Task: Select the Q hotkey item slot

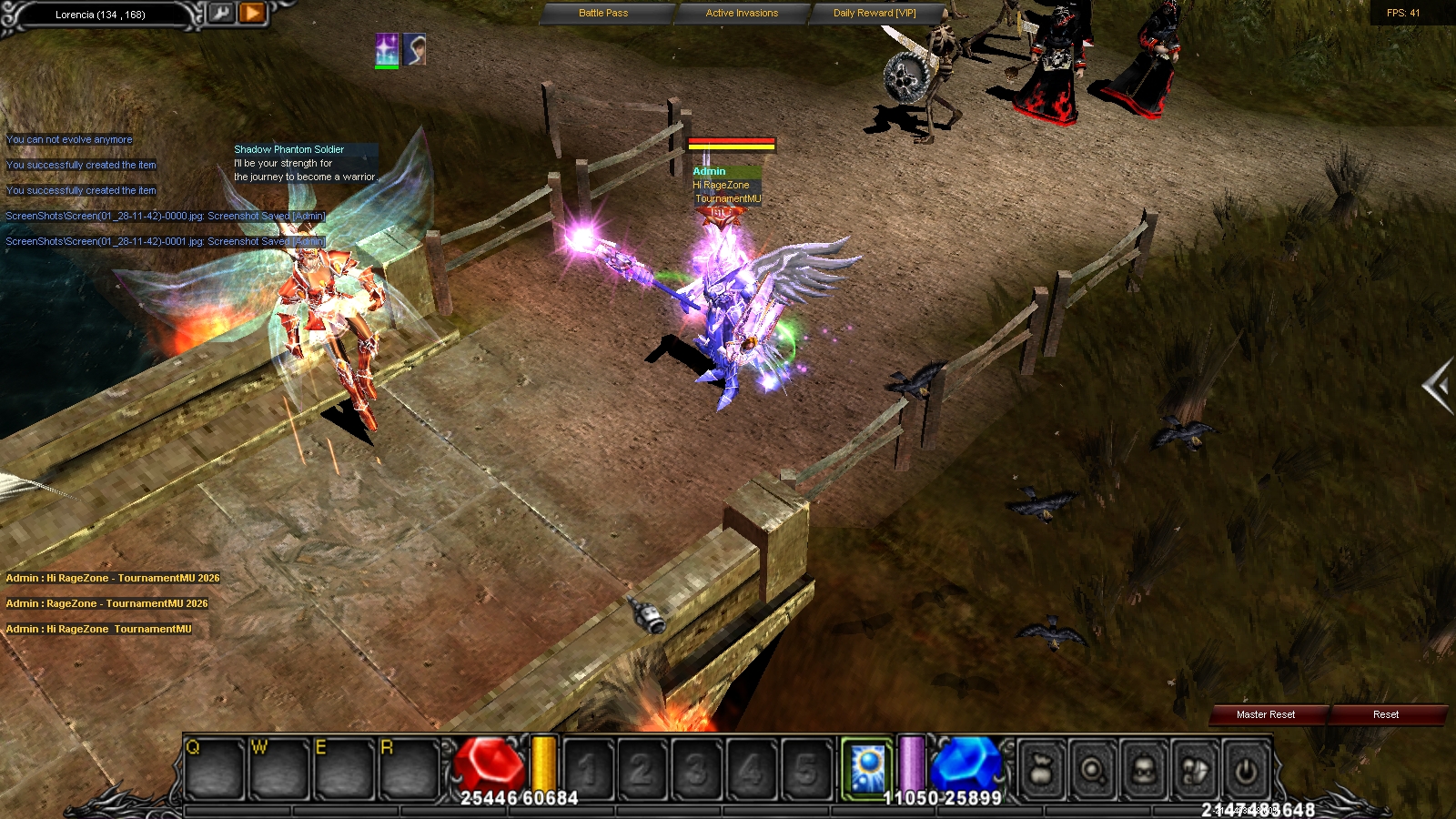Action: click(x=215, y=769)
